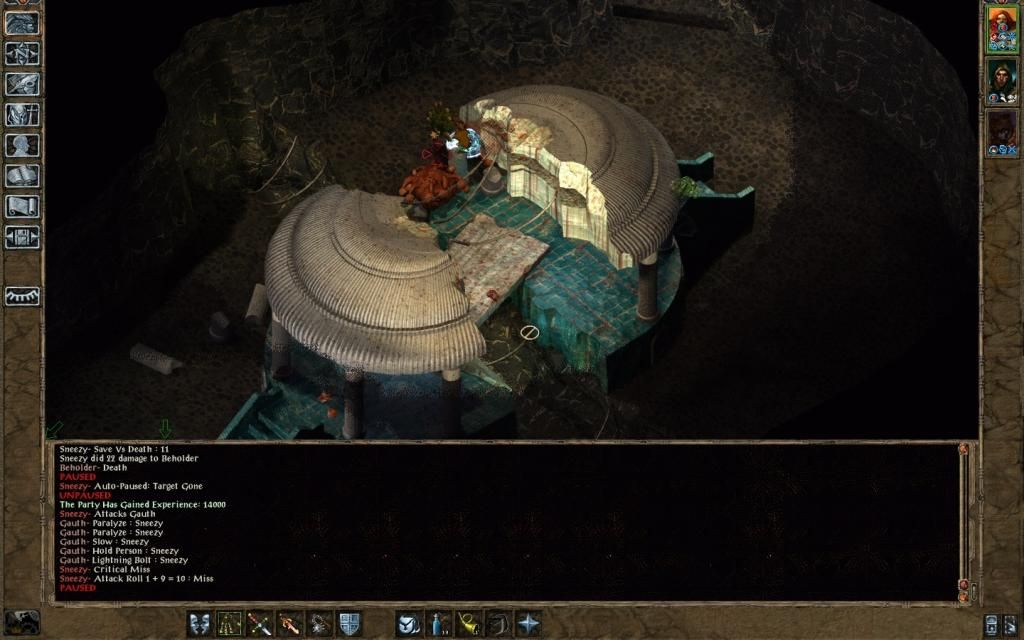Click the closed-eye rest button
Screen dimensions: 1024x640
[x=22, y=296]
